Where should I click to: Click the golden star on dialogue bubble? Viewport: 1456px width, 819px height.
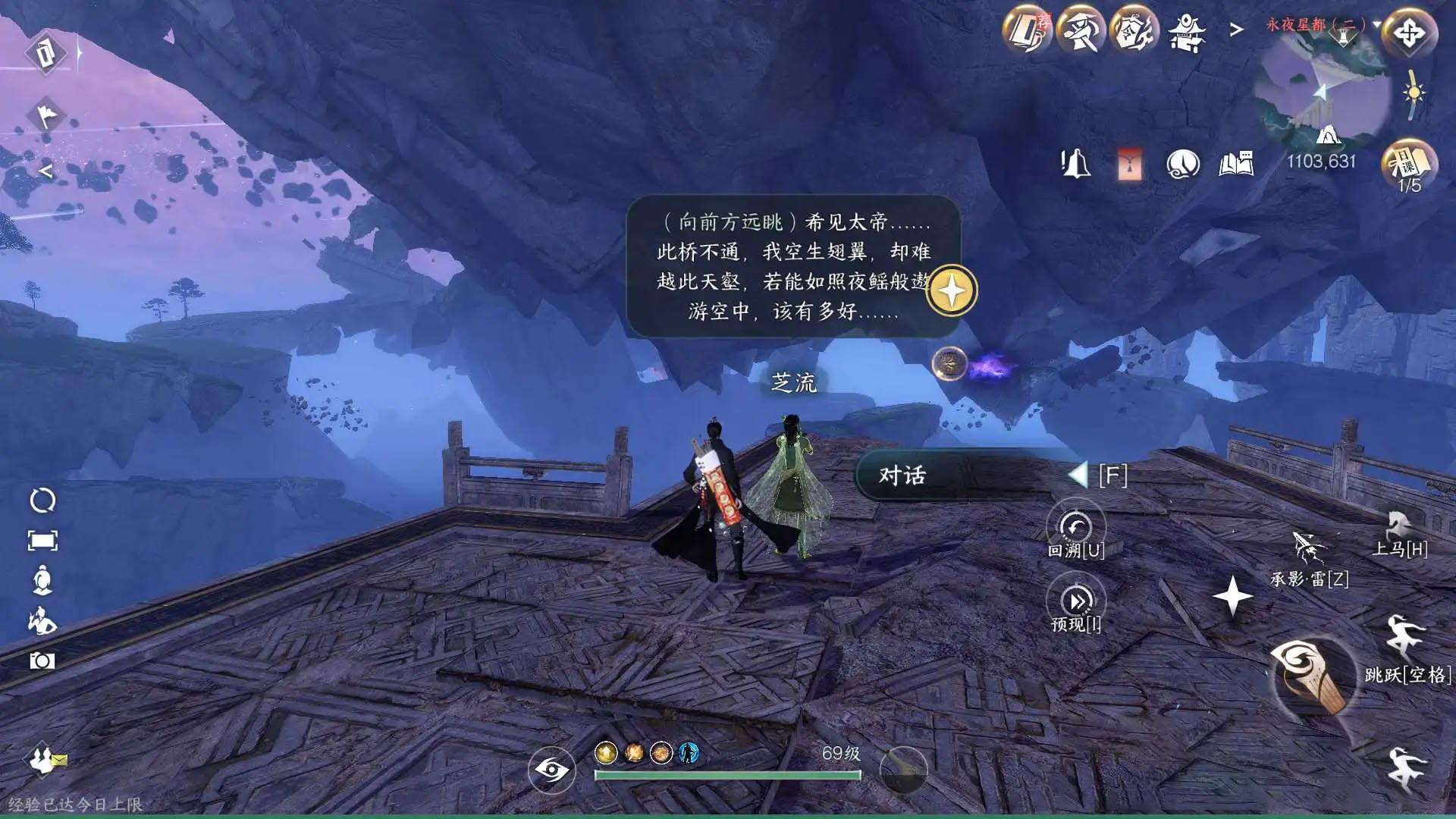click(952, 290)
